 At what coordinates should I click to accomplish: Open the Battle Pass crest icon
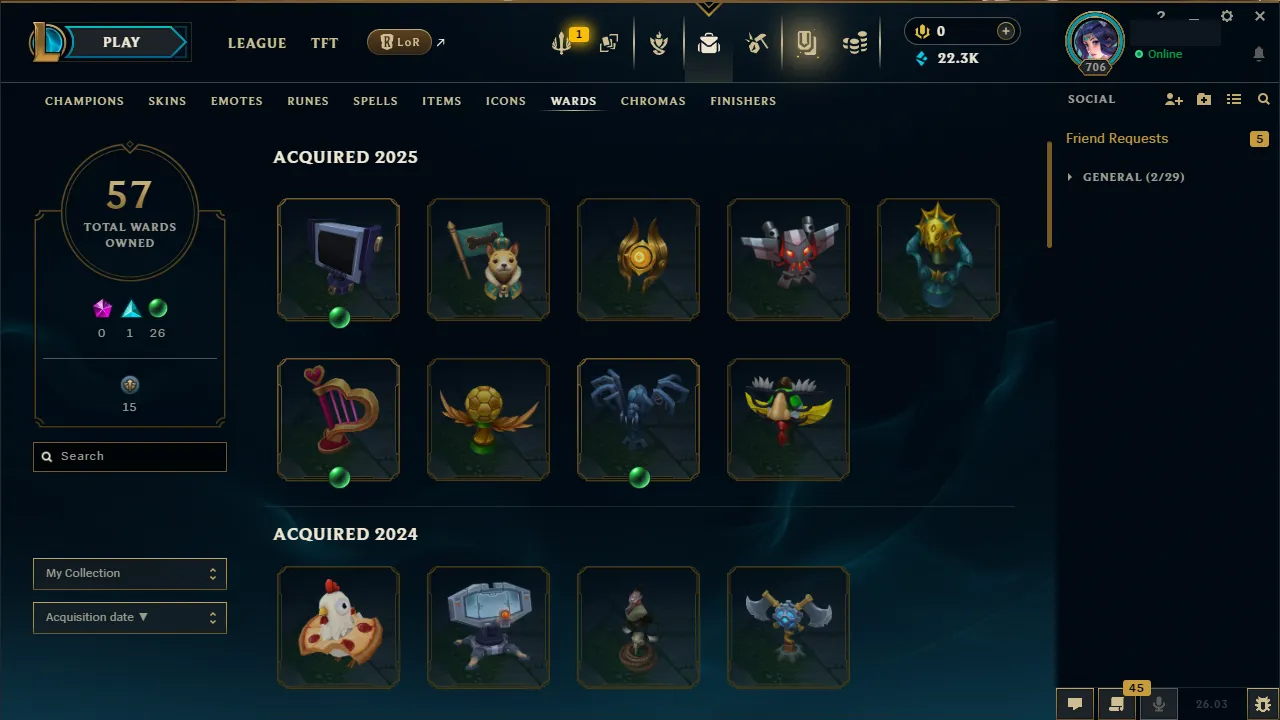[x=659, y=43]
